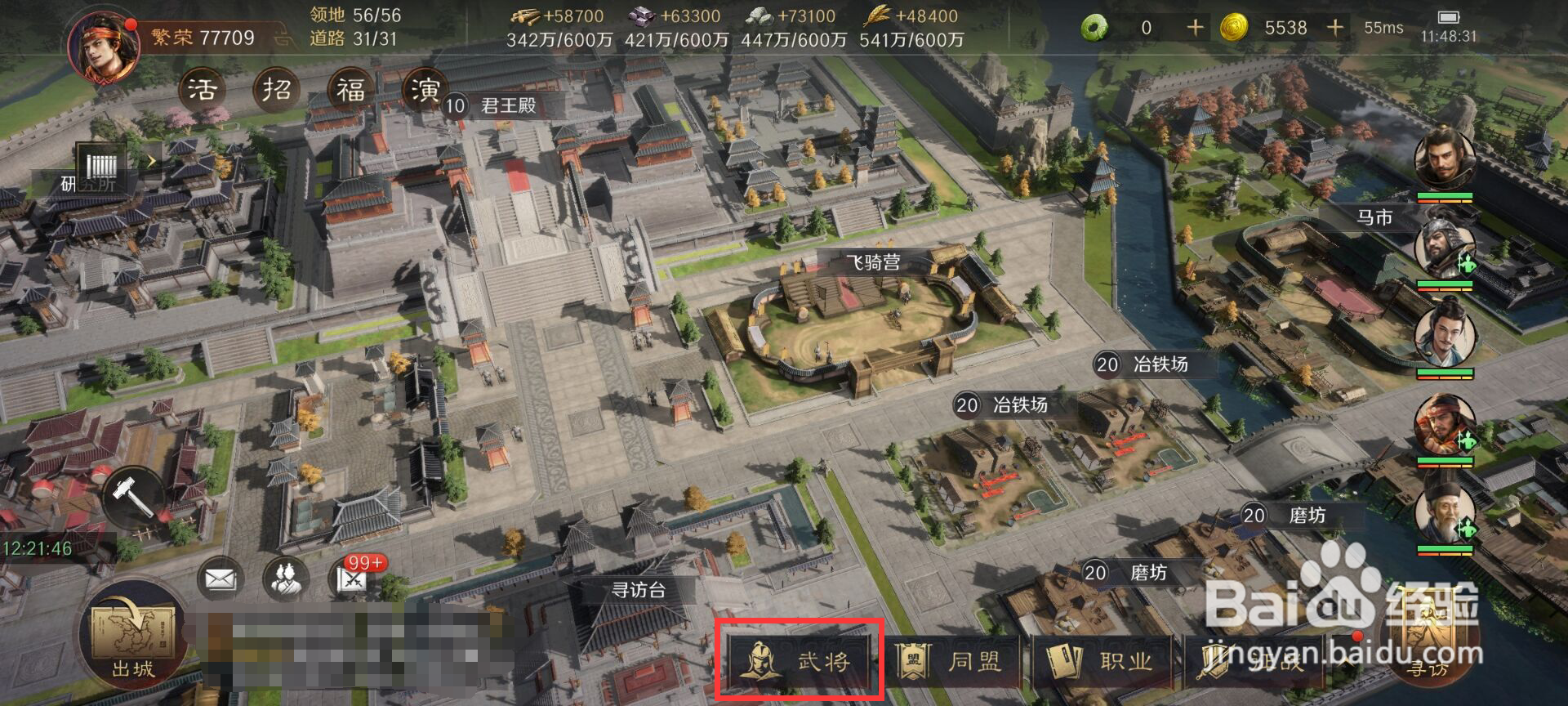Viewport: 1568px width, 706px height.
Task: Expand the arrow beside the 研究所 panel
Action: tap(151, 162)
